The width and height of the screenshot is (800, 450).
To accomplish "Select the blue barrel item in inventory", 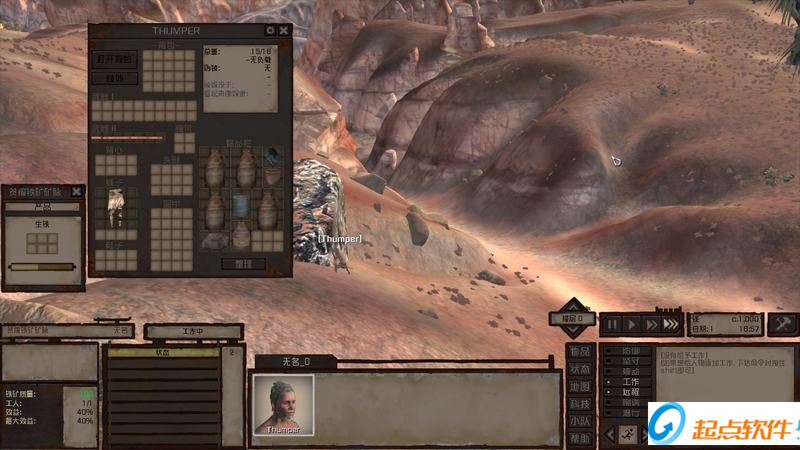I will (x=241, y=205).
